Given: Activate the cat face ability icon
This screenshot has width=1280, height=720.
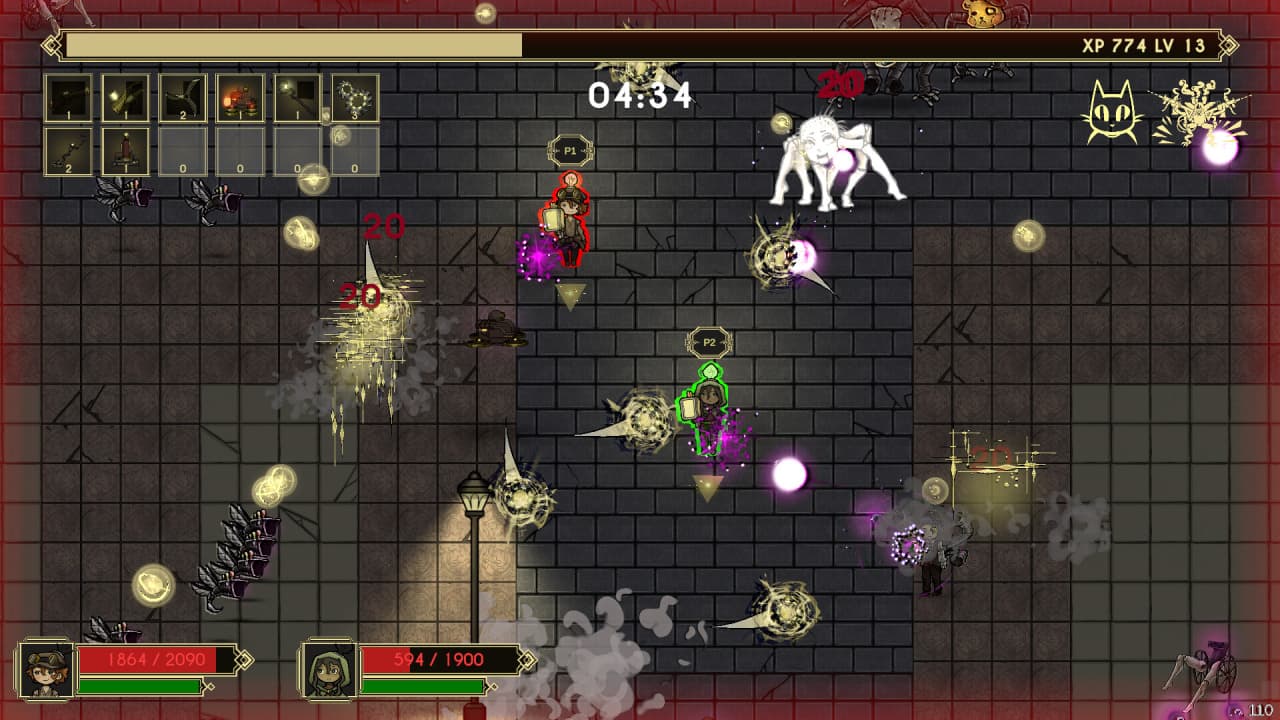Looking at the screenshot, I should pos(1112,112).
